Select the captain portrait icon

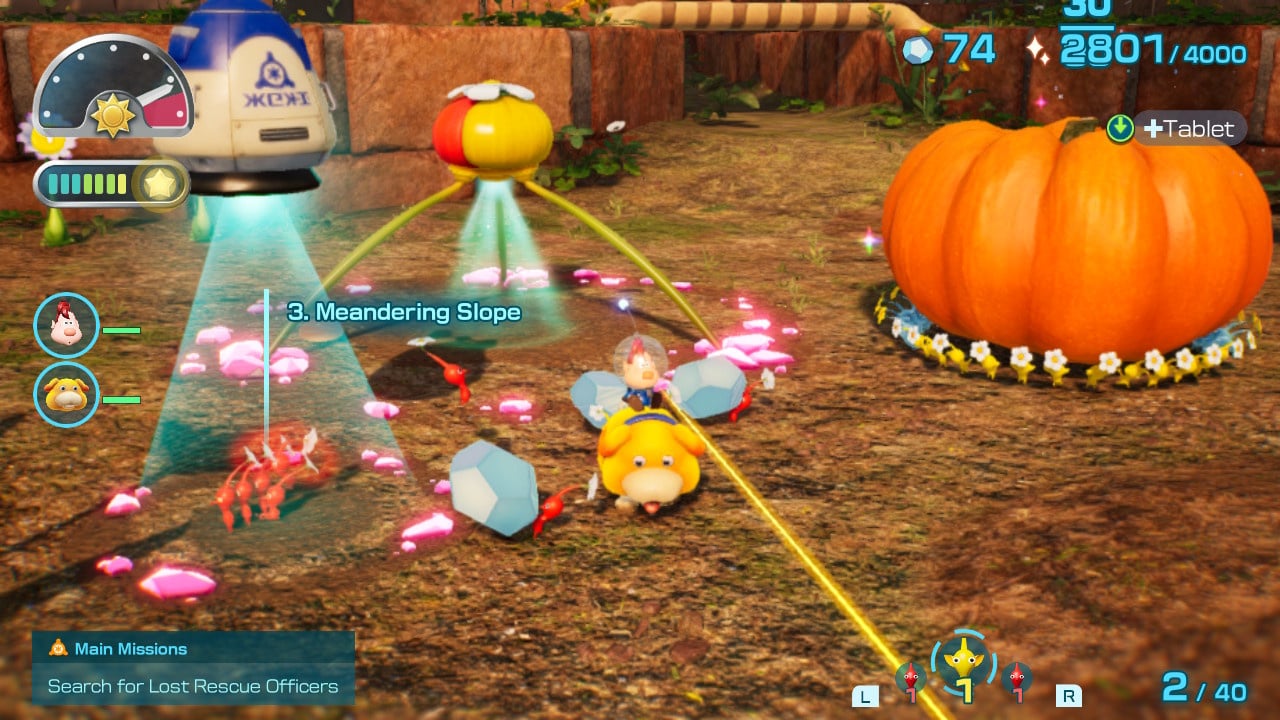[x=67, y=325]
